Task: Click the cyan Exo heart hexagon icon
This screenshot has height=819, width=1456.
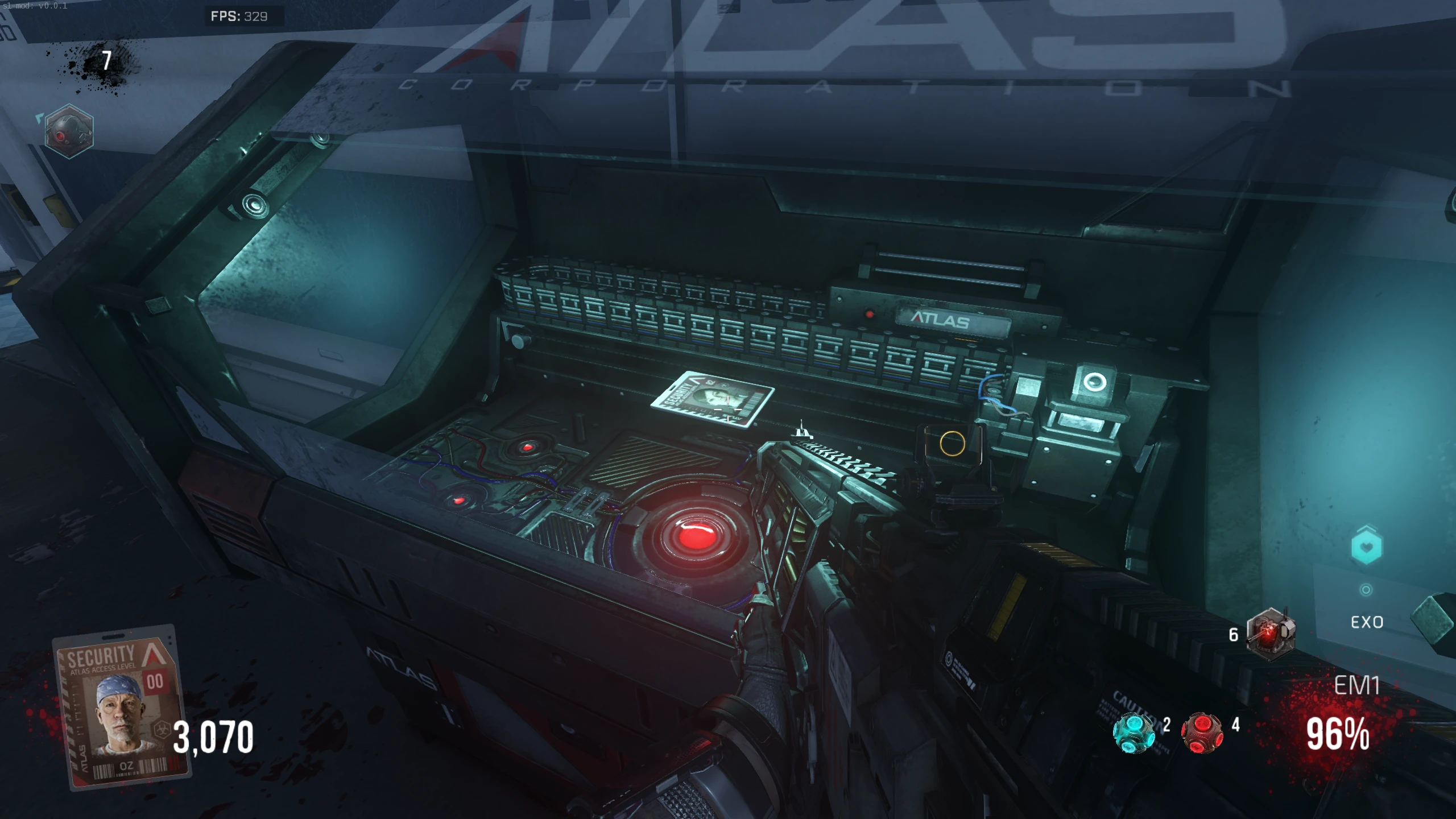Action: tap(1366, 547)
